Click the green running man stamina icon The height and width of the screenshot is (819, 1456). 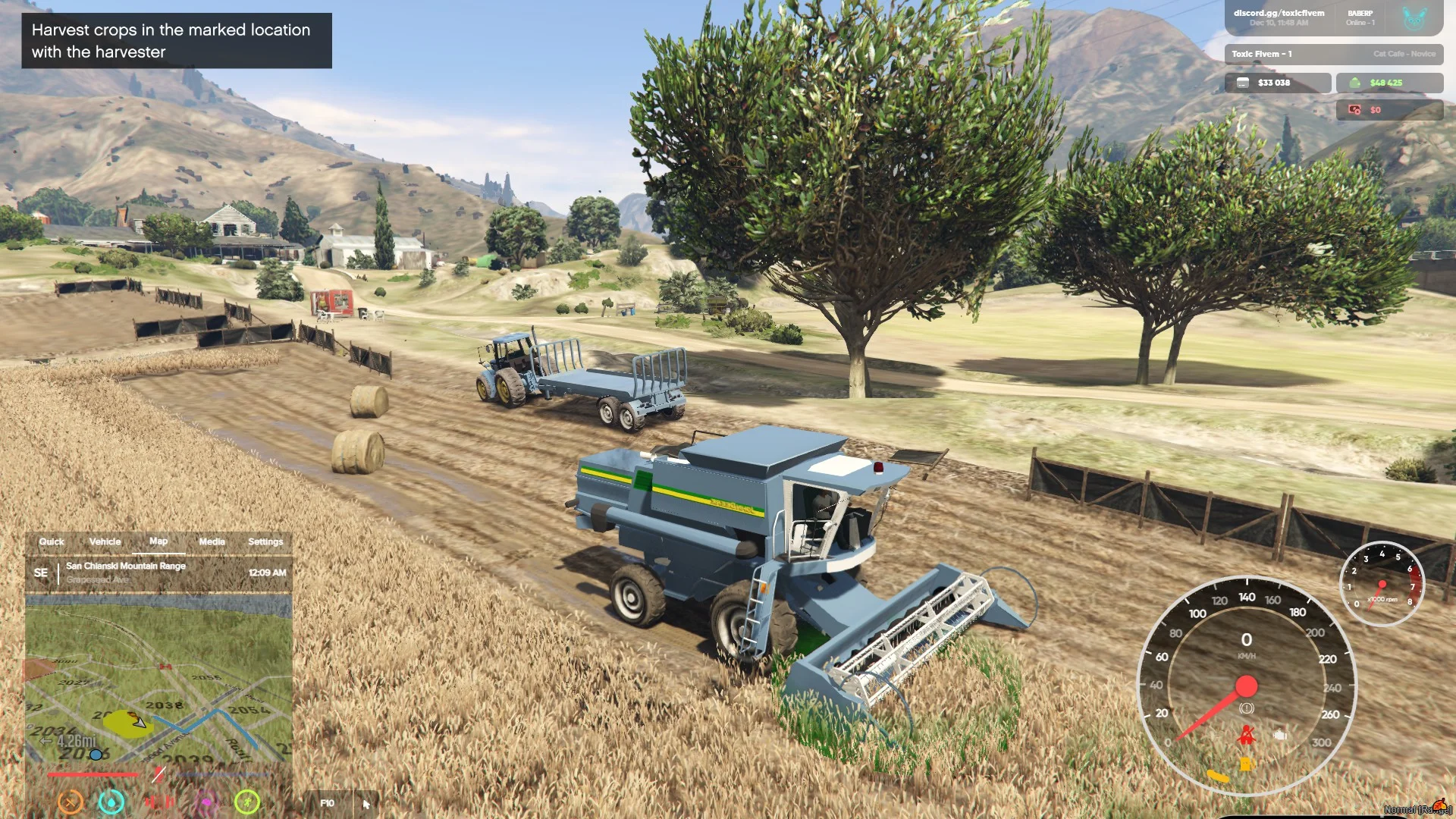(247, 802)
